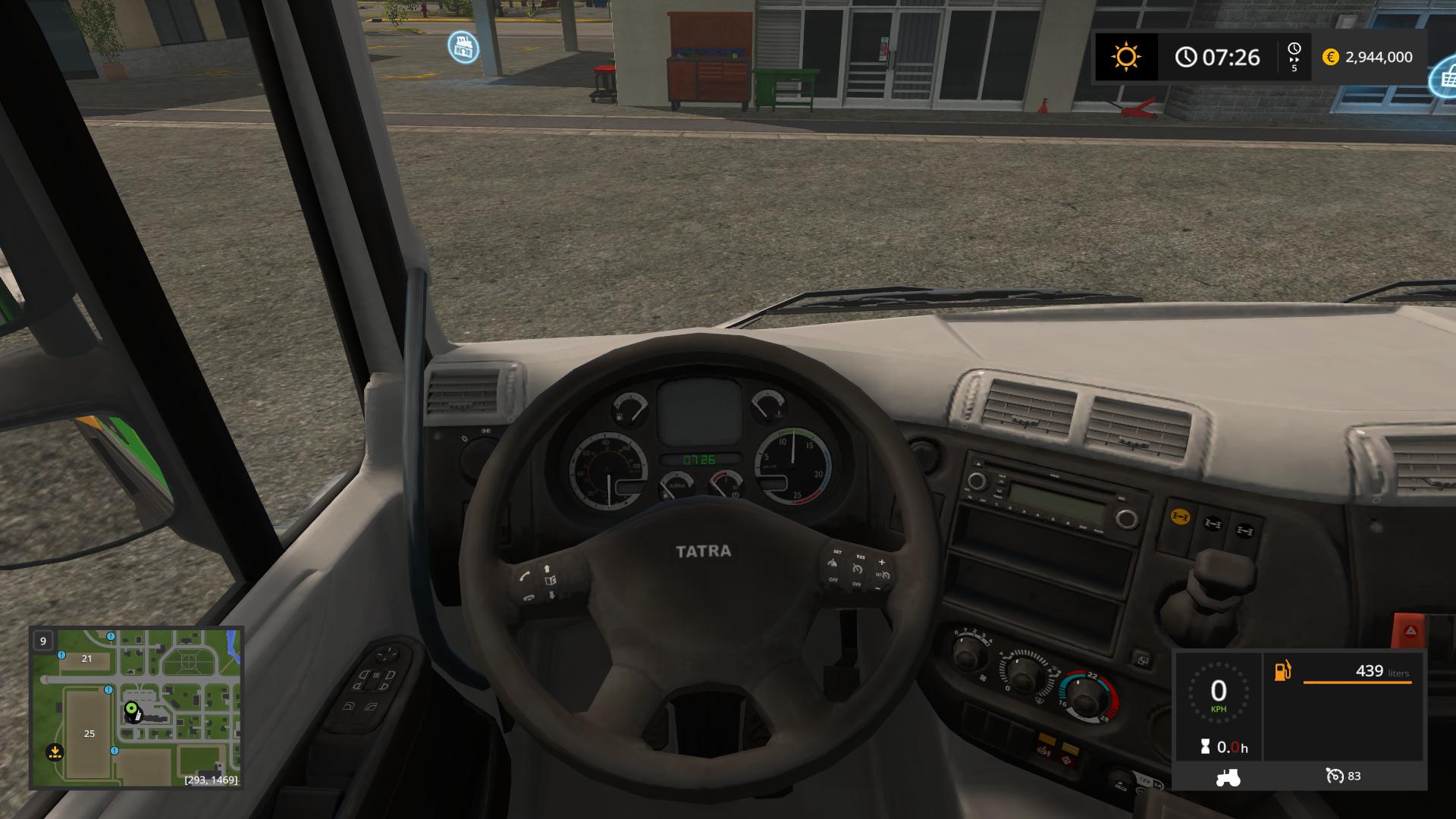Image resolution: width=1456 pixels, height=819 pixels.
Task: Open the minimap in the corner
Action: click(136, 707)
